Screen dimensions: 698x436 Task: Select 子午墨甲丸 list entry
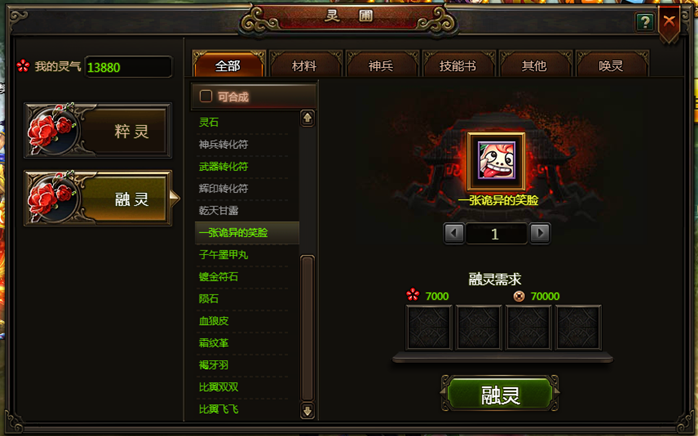coord(224,254)
